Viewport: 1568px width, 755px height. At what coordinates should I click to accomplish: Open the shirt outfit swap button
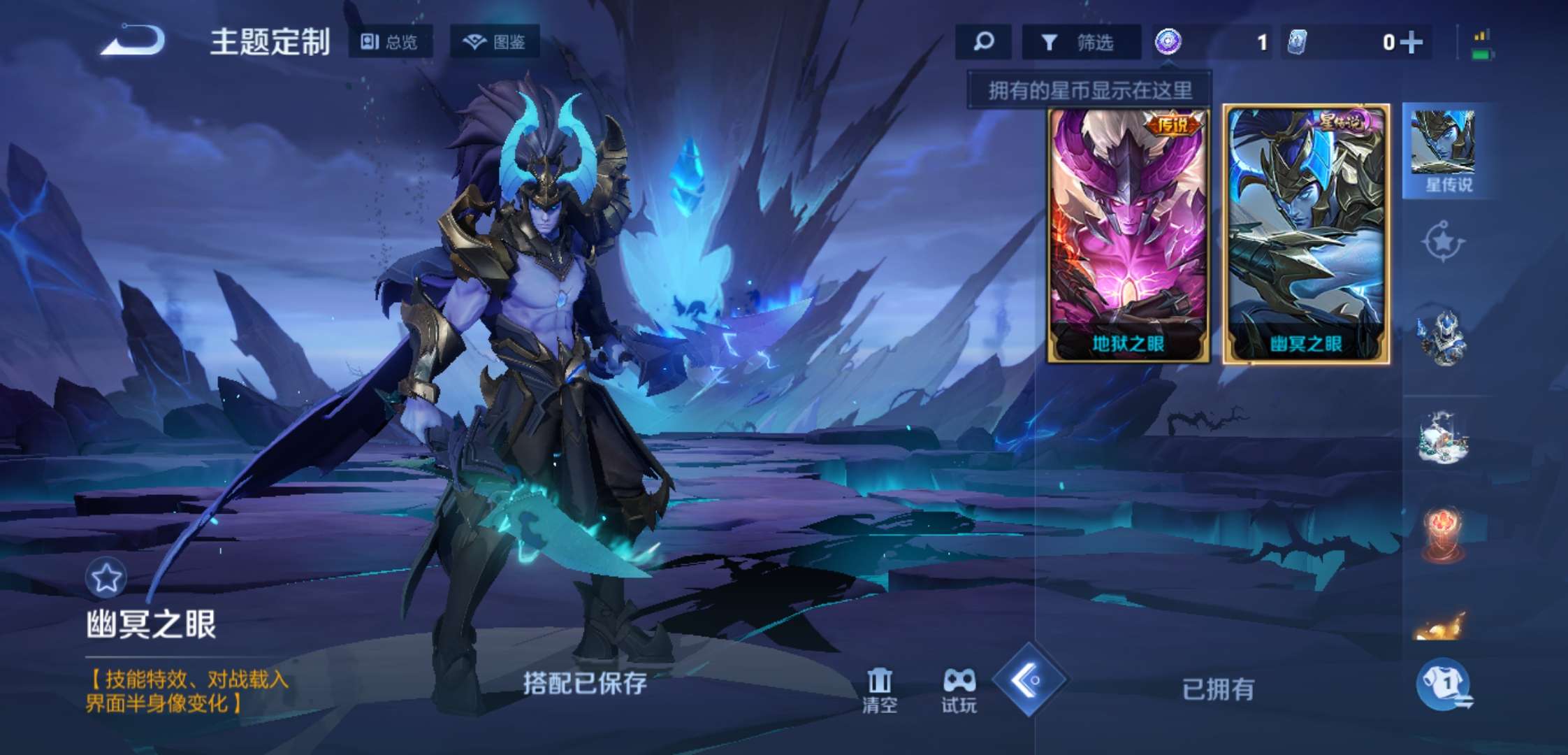pos(1444,684)
